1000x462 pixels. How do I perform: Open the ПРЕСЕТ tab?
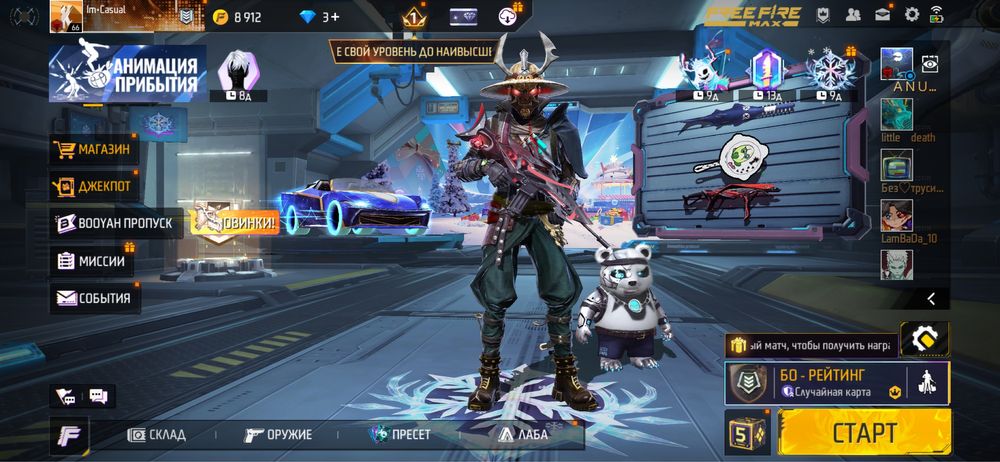point(400,435)
